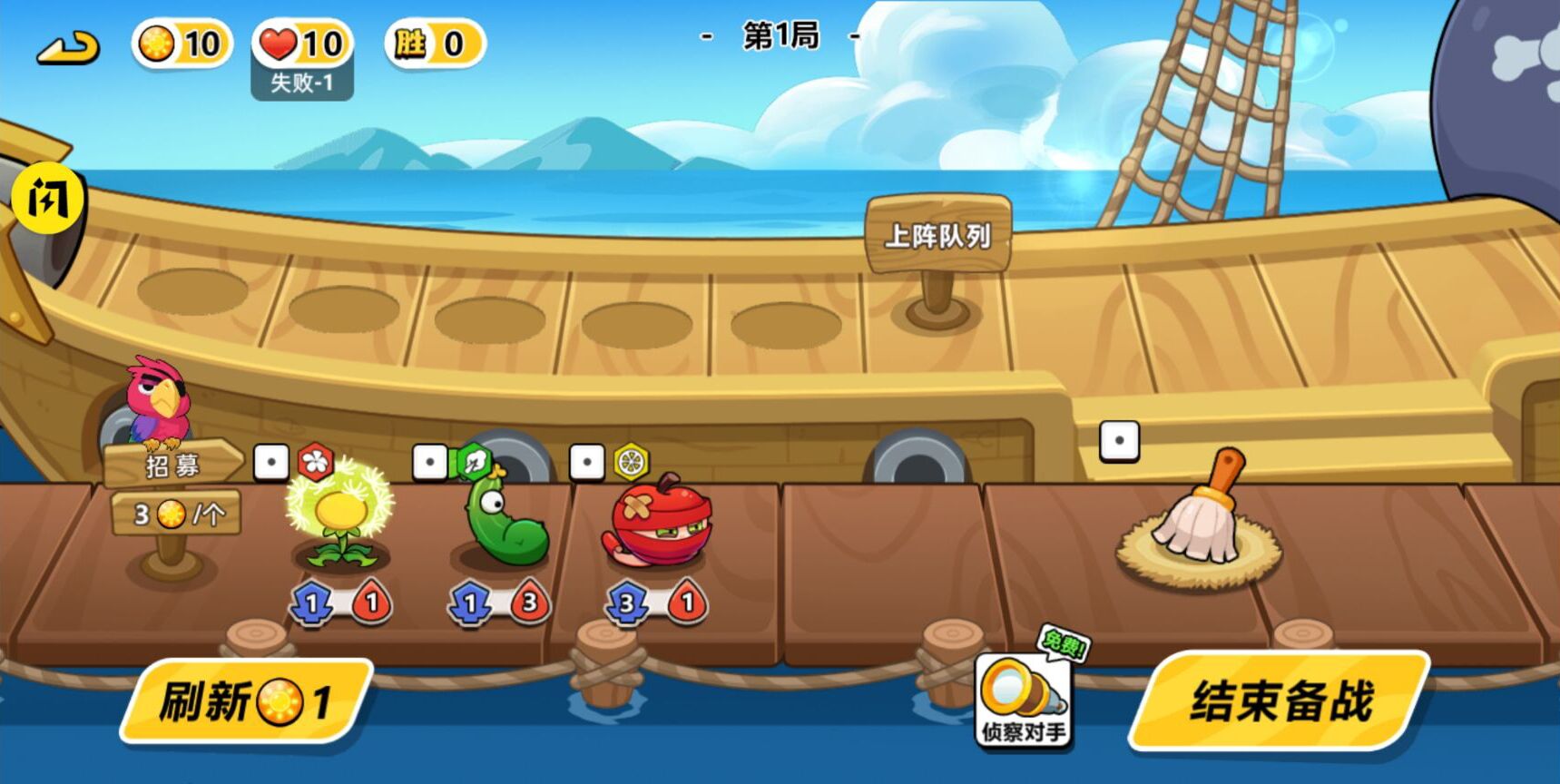End preparation with 结束备战 button
This screenshot has width=1560, height=784.
pos(1280,701)
